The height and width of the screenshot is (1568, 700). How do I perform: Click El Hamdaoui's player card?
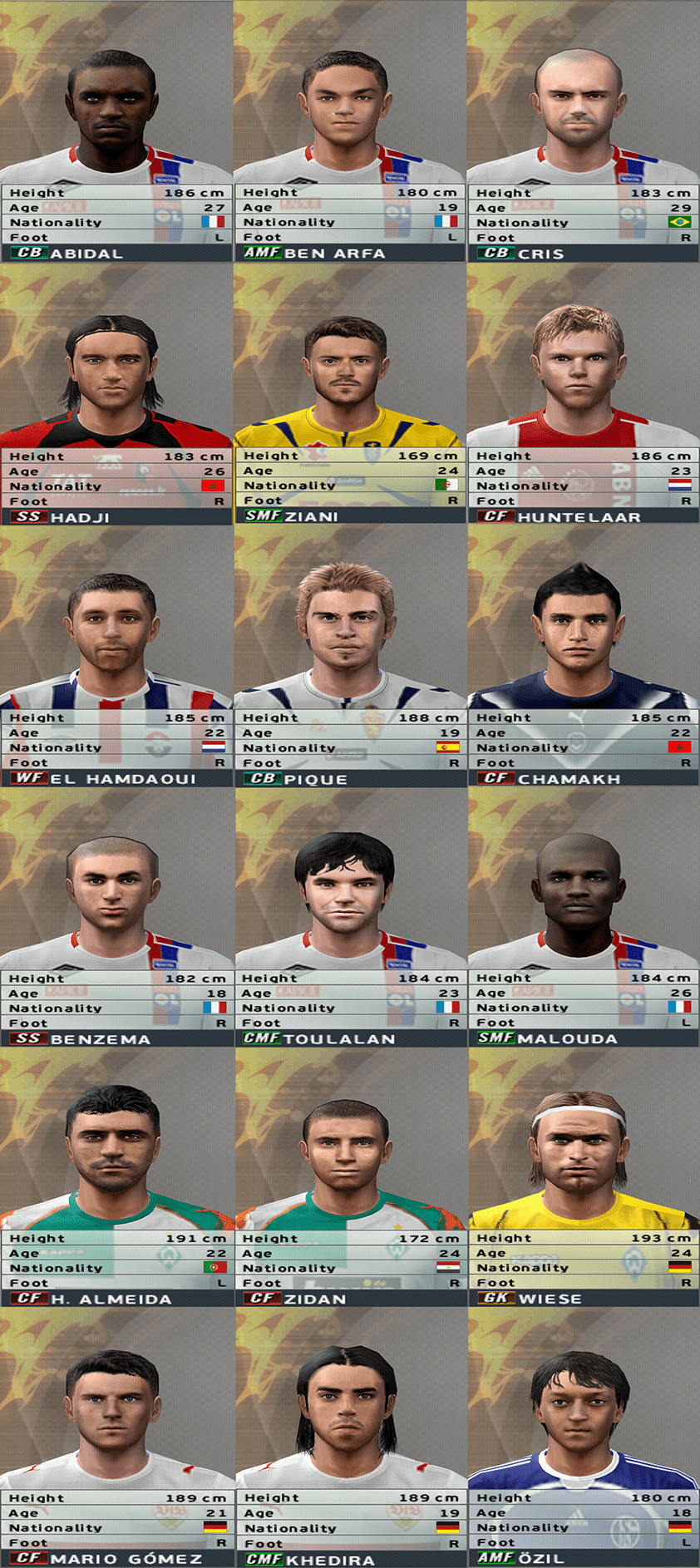(116, 657)
